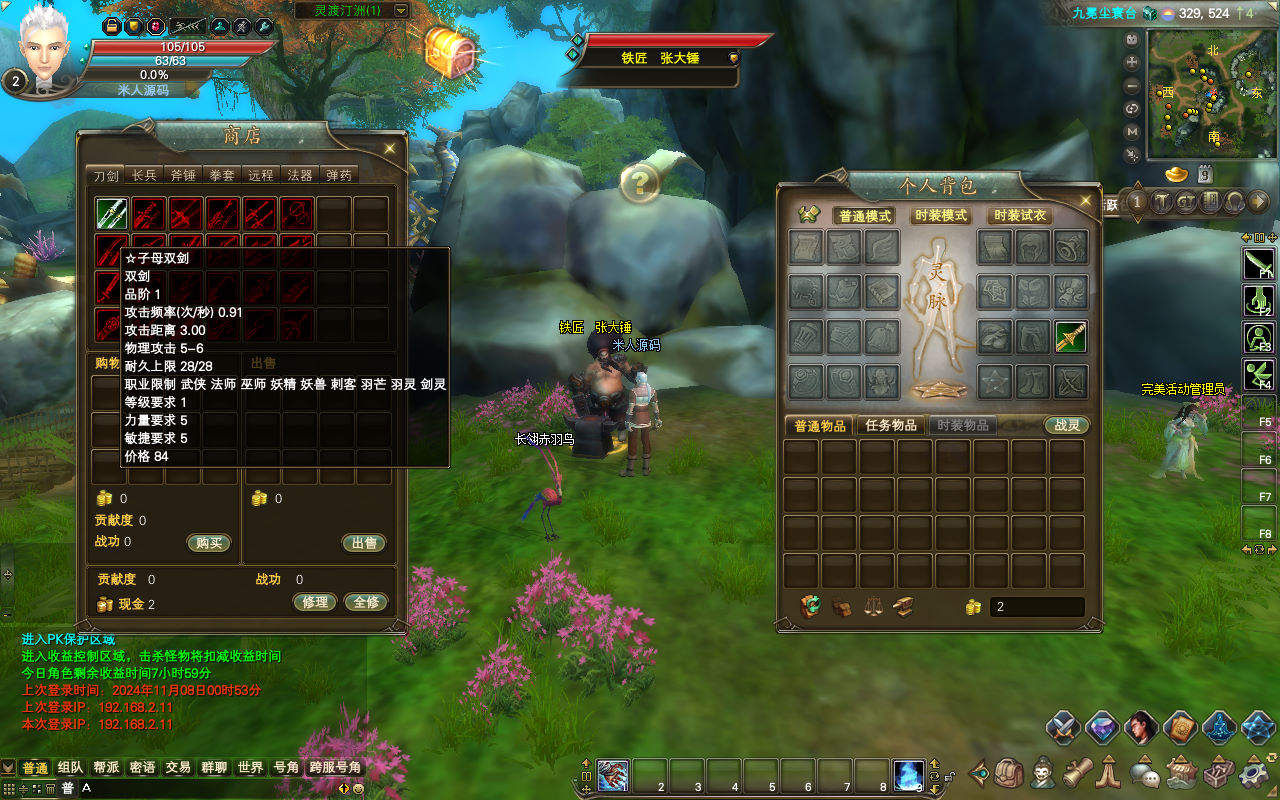Open the 弹药 shop tab
Screen dimensions: 1280x800
coord(339,175)
